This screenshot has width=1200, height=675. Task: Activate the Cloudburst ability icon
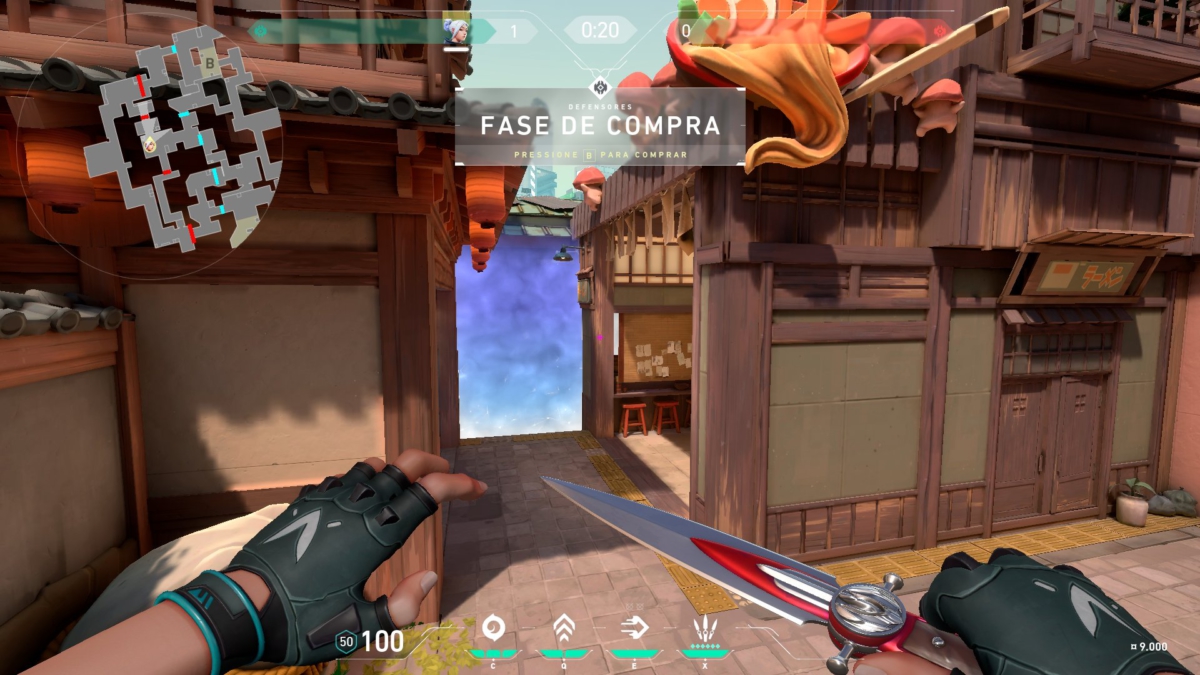pyautogui.click(x=493, y=628)
